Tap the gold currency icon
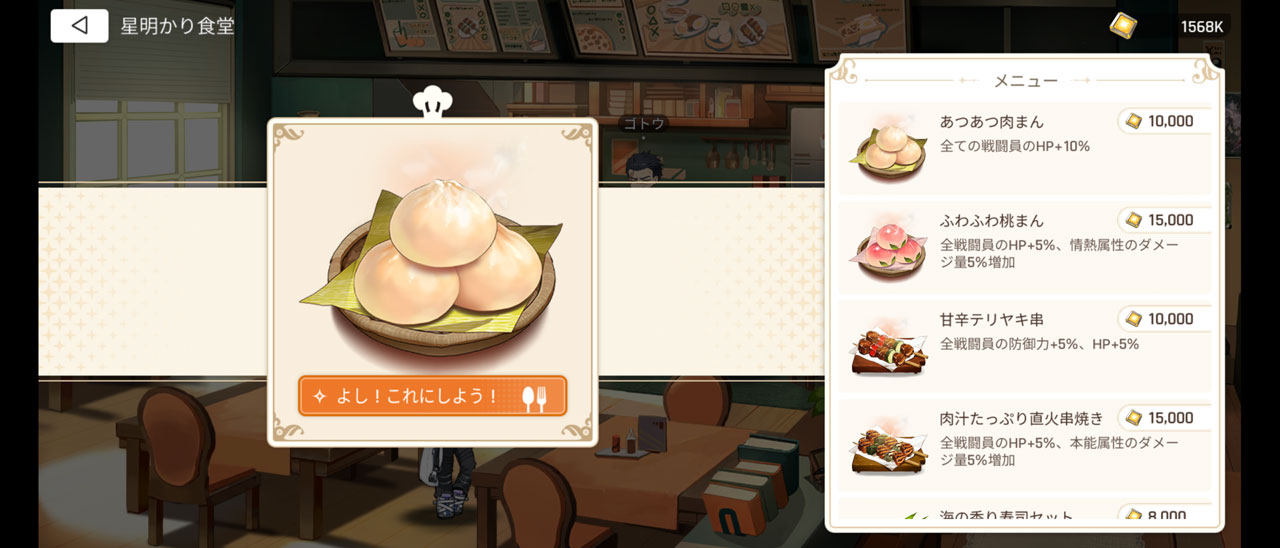Image resolution: width=1280 pixels, height=548 pixels. pos(1123,26)
